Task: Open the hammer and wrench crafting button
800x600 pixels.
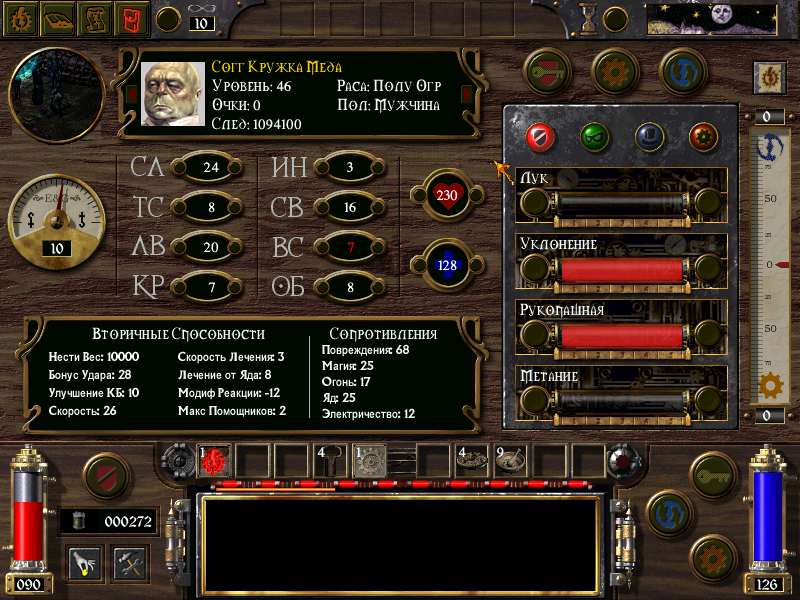Action: pyautogui.click(x=130, y=561)
